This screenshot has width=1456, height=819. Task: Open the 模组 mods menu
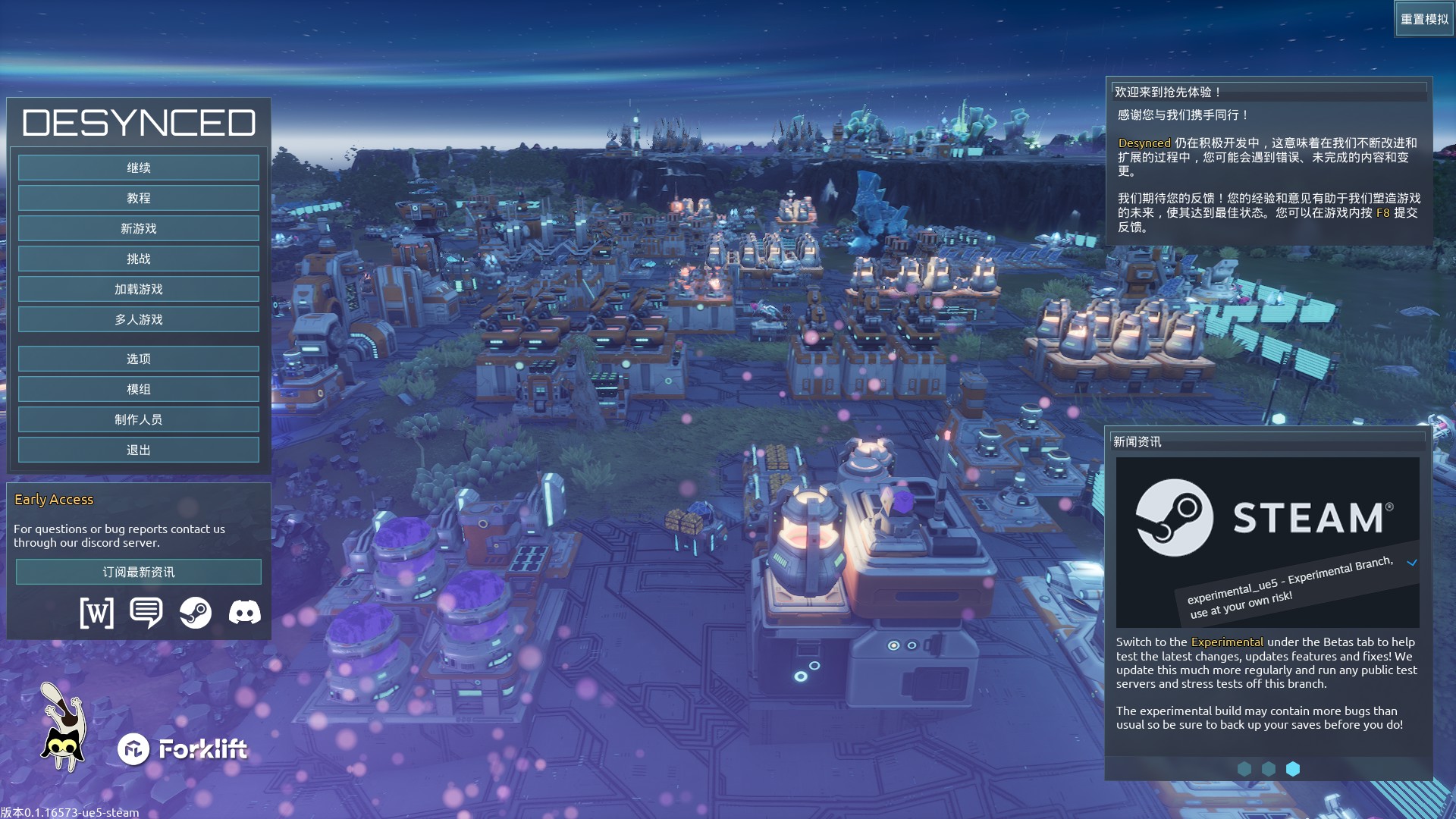139,389
